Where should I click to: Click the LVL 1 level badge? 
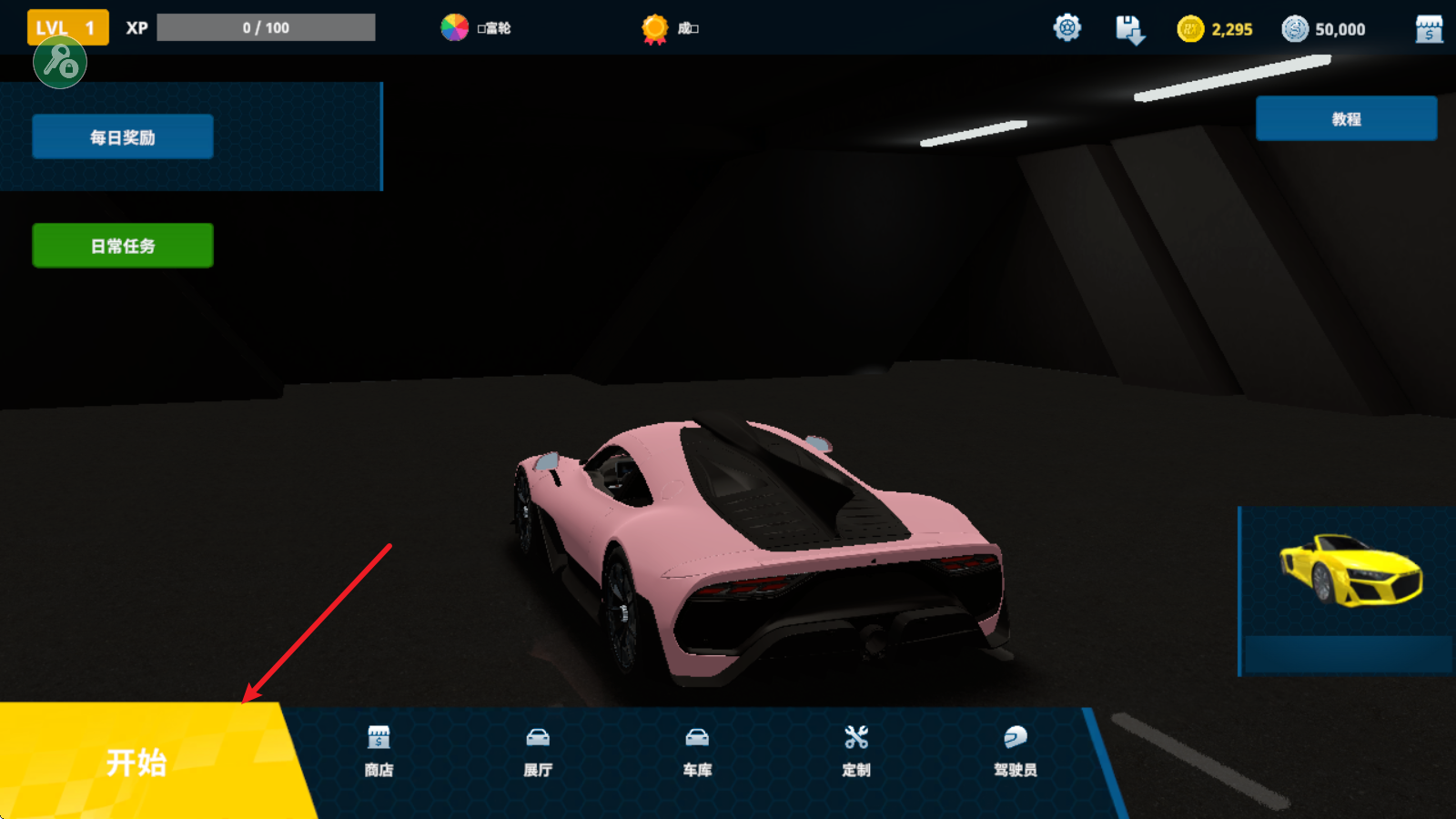(x=66, y=26)
